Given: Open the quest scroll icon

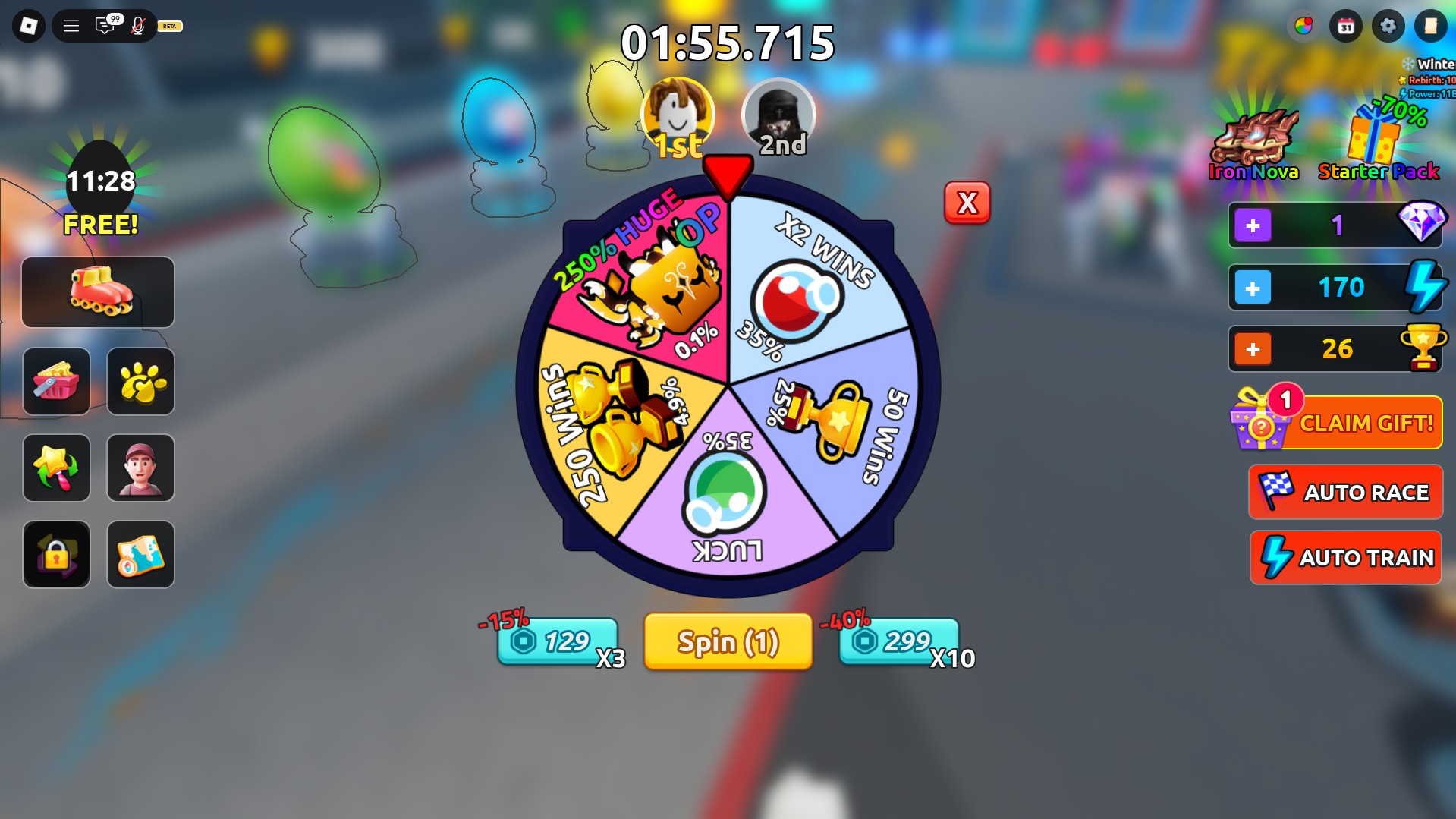Looking at the screenshot, I should point(1431,26).
